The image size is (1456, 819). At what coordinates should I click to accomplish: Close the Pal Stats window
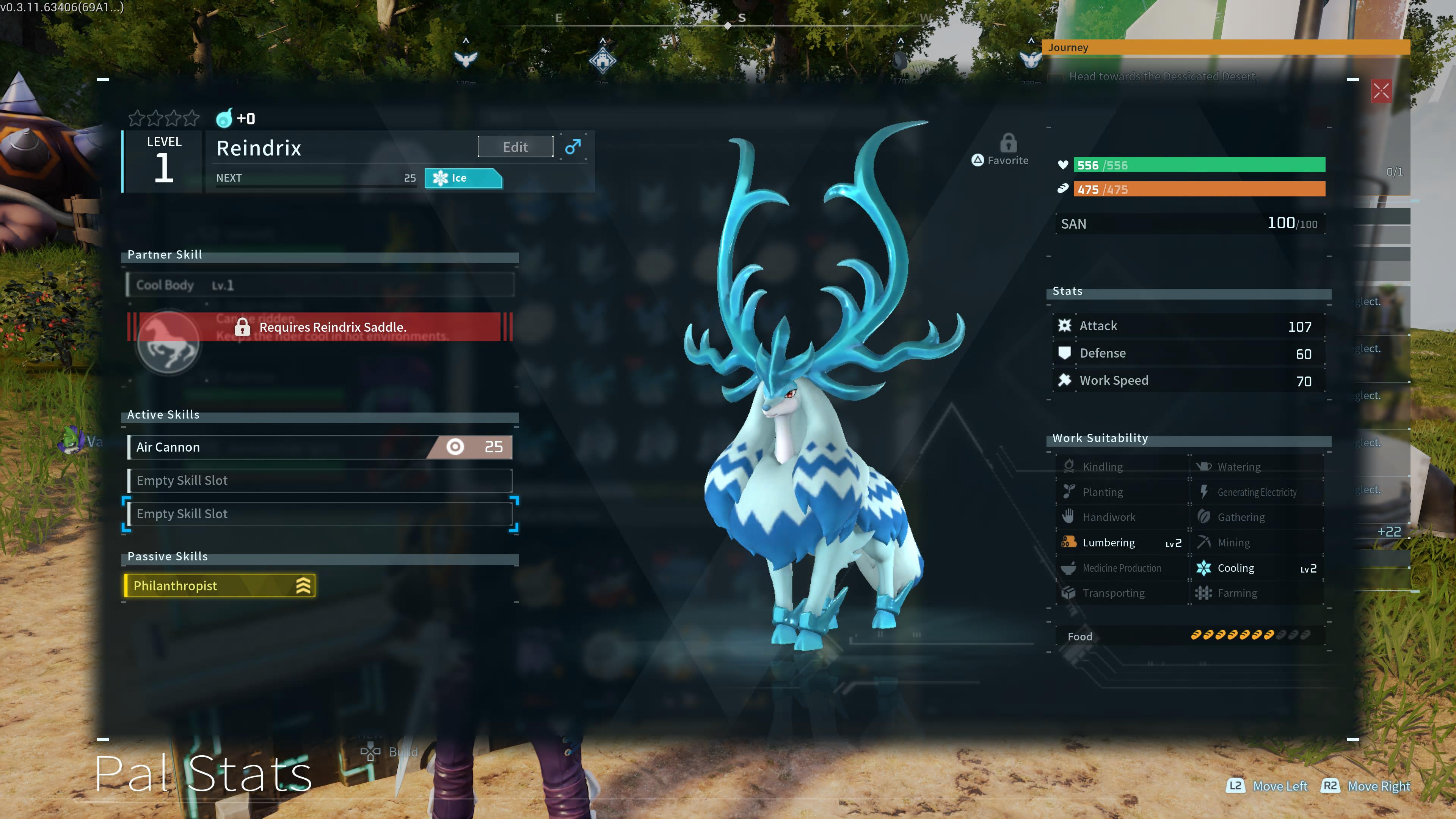click(1381, 91)
